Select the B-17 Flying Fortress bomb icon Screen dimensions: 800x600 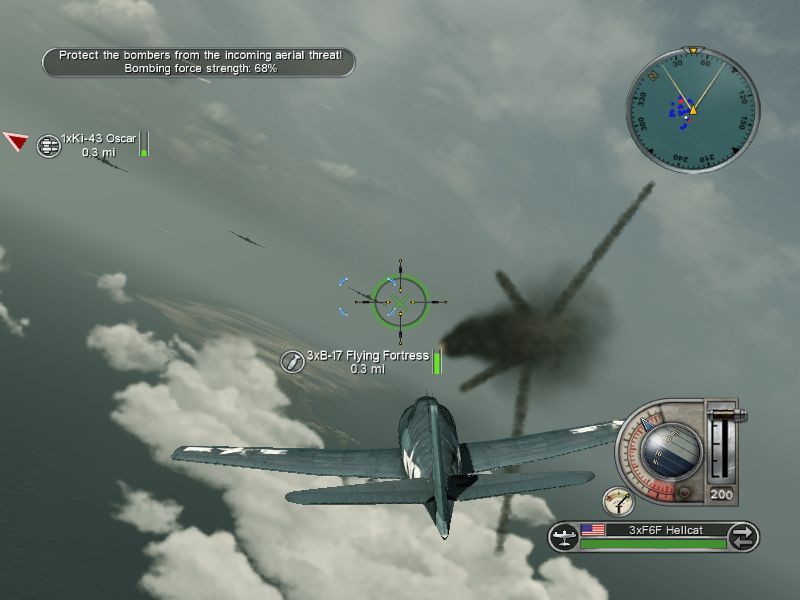point(292,362)
